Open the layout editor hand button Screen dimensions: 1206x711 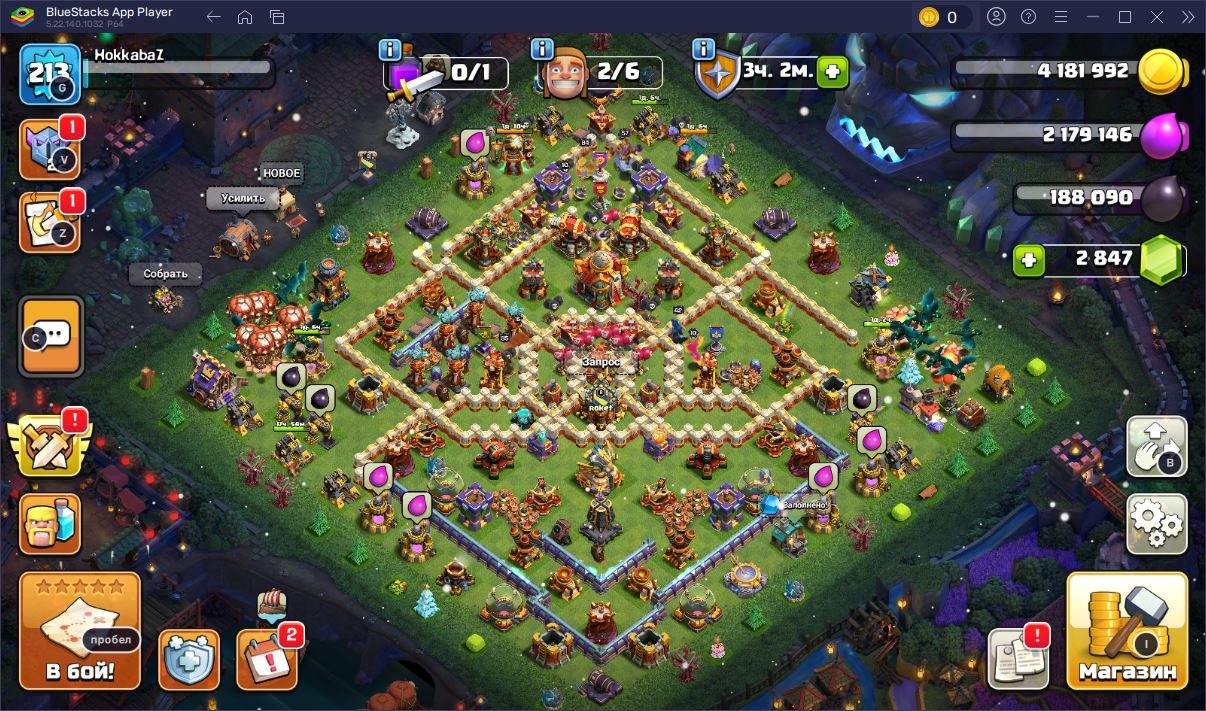click(1156, 446)
